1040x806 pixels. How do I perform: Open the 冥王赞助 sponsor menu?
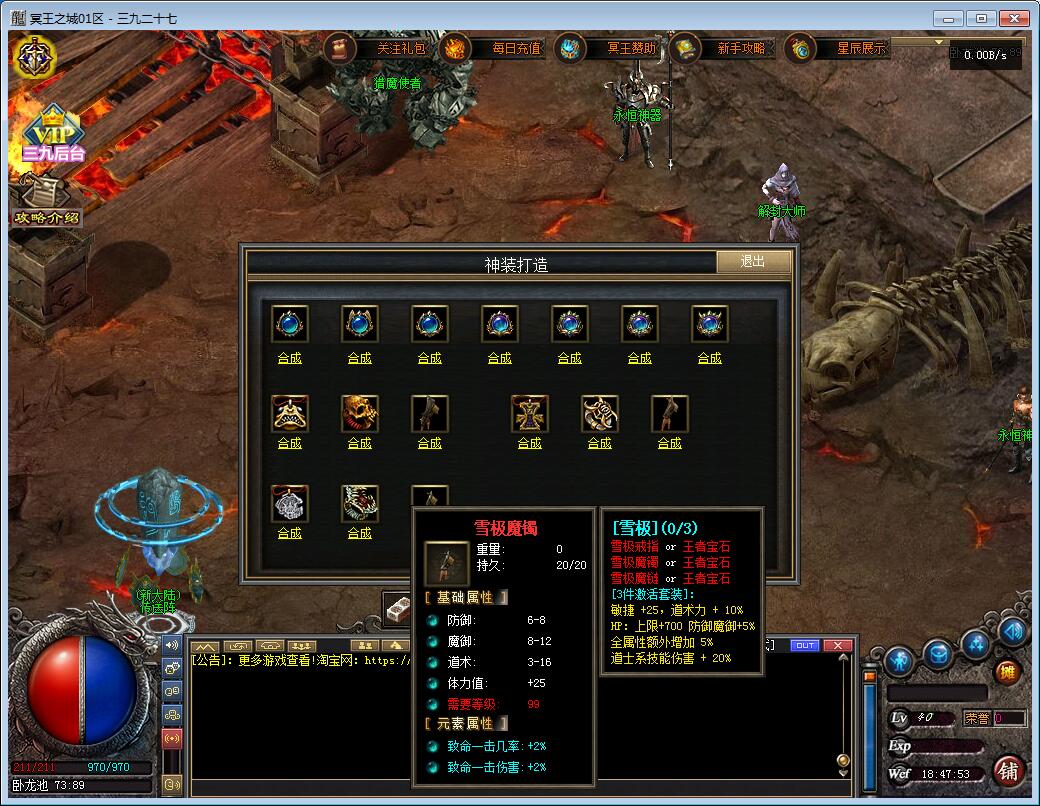(x=614, y=47)
